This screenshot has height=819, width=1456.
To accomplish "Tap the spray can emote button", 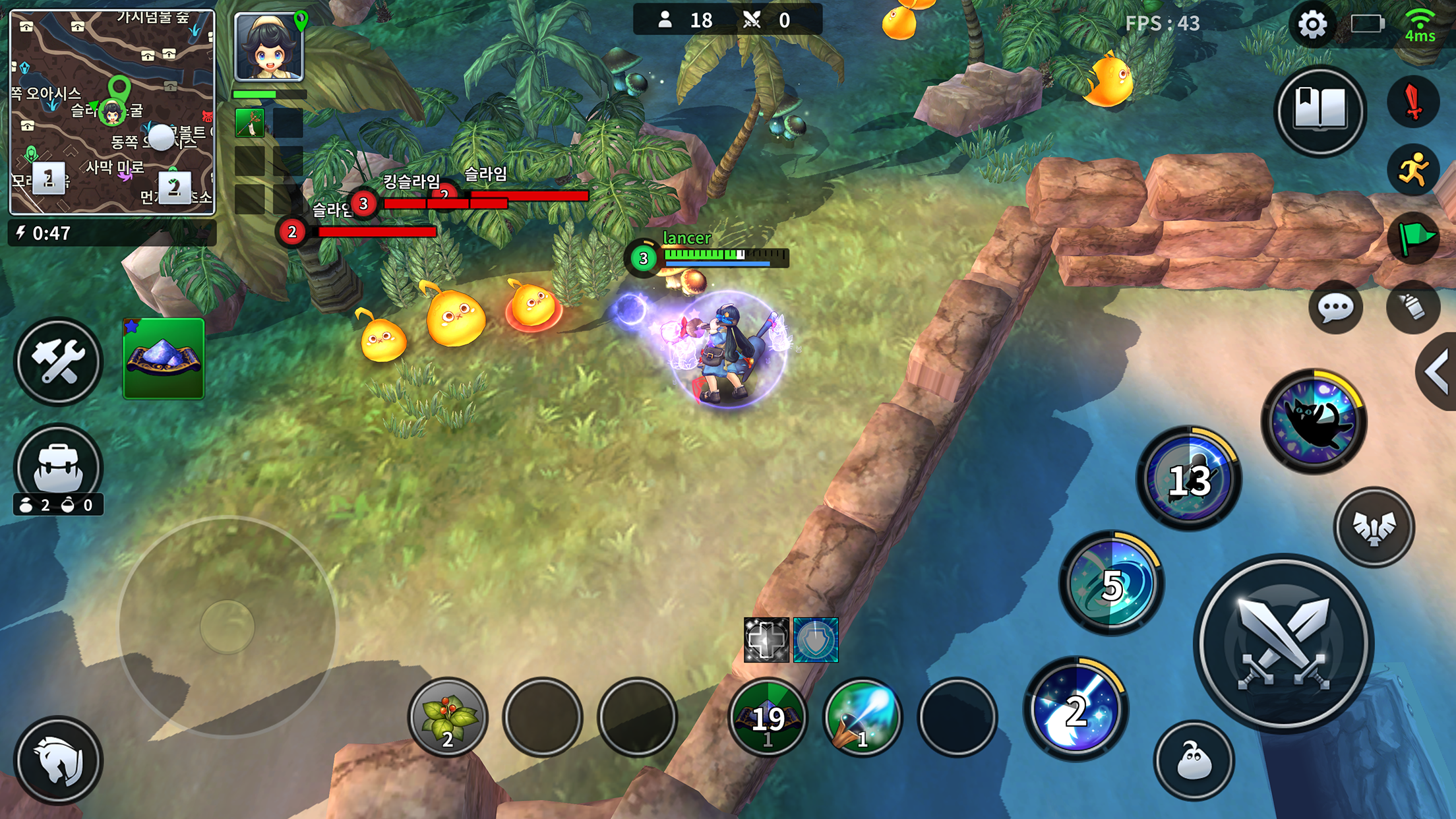I will click(x=1413, y=307).
